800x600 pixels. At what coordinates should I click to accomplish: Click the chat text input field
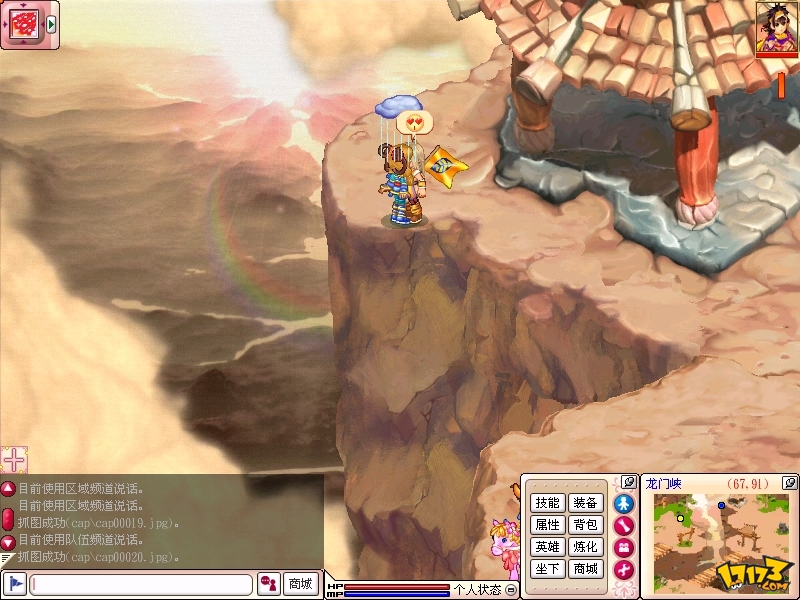(x=140, y=584)
